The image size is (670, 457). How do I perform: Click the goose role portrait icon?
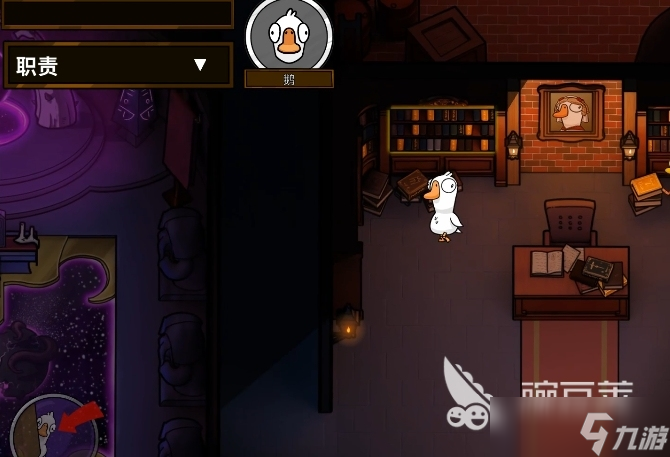tap(288, 36)
